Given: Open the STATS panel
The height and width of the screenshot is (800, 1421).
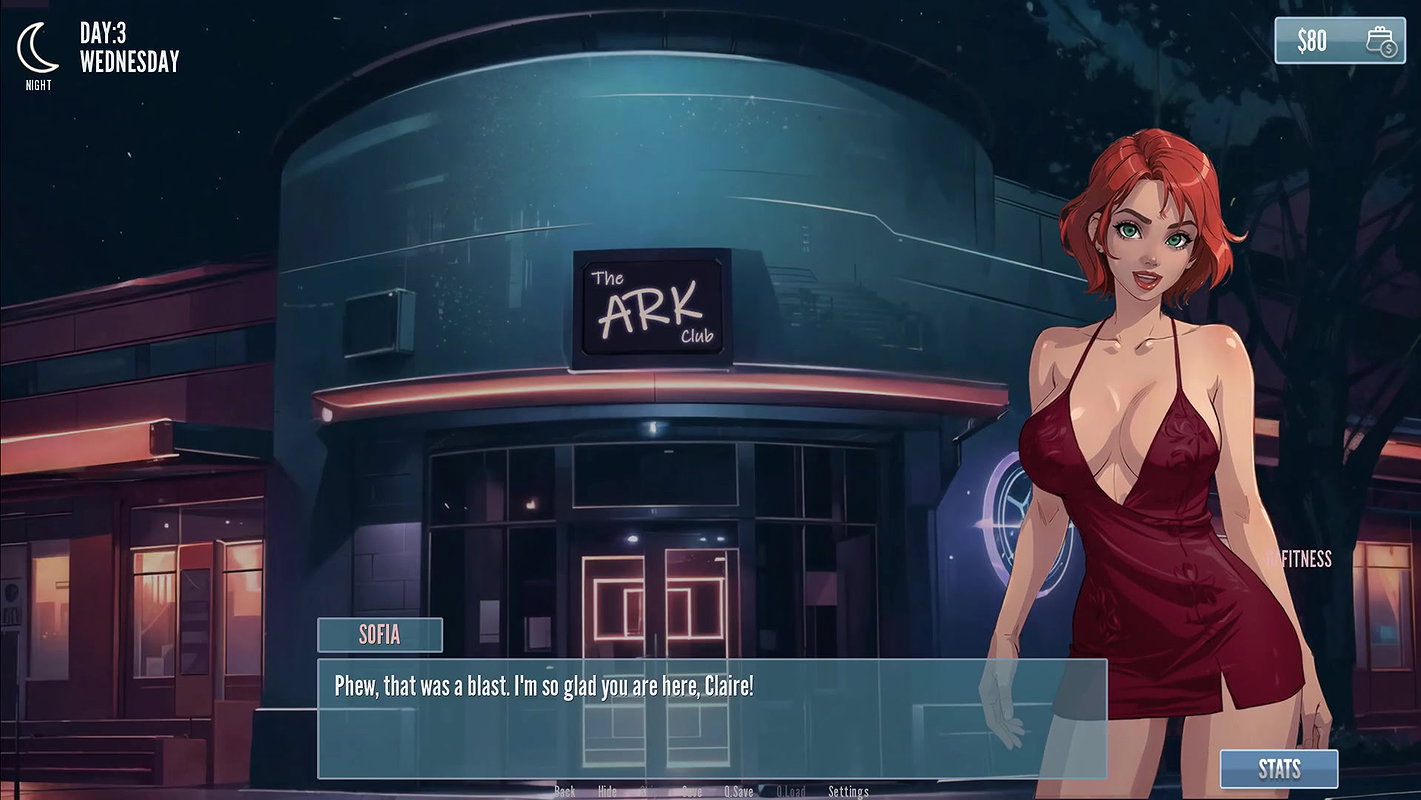Looking at the screenshot, I should tap(1278, 769).
